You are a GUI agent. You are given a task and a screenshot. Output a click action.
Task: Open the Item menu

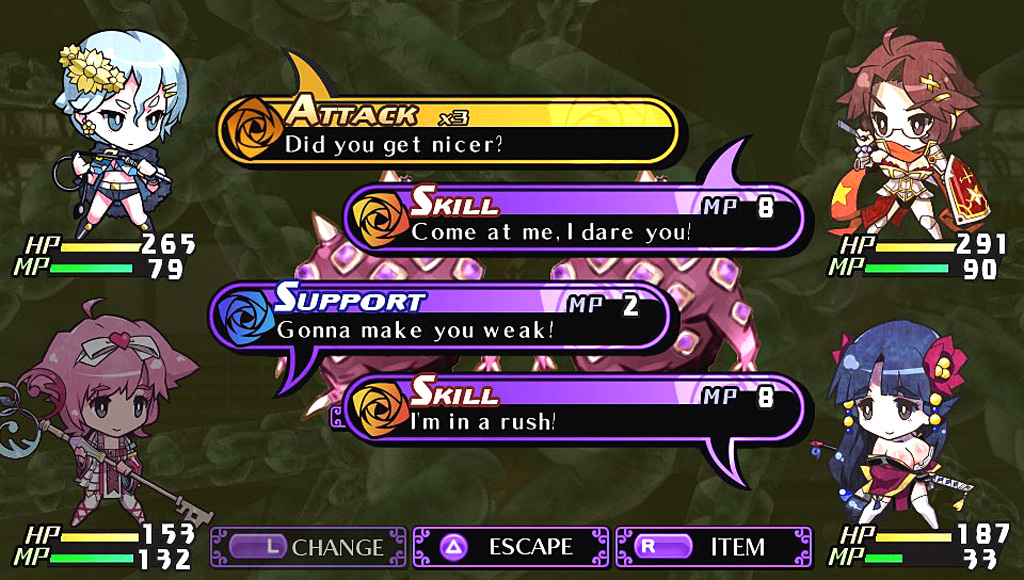click(x=714, y=547)
